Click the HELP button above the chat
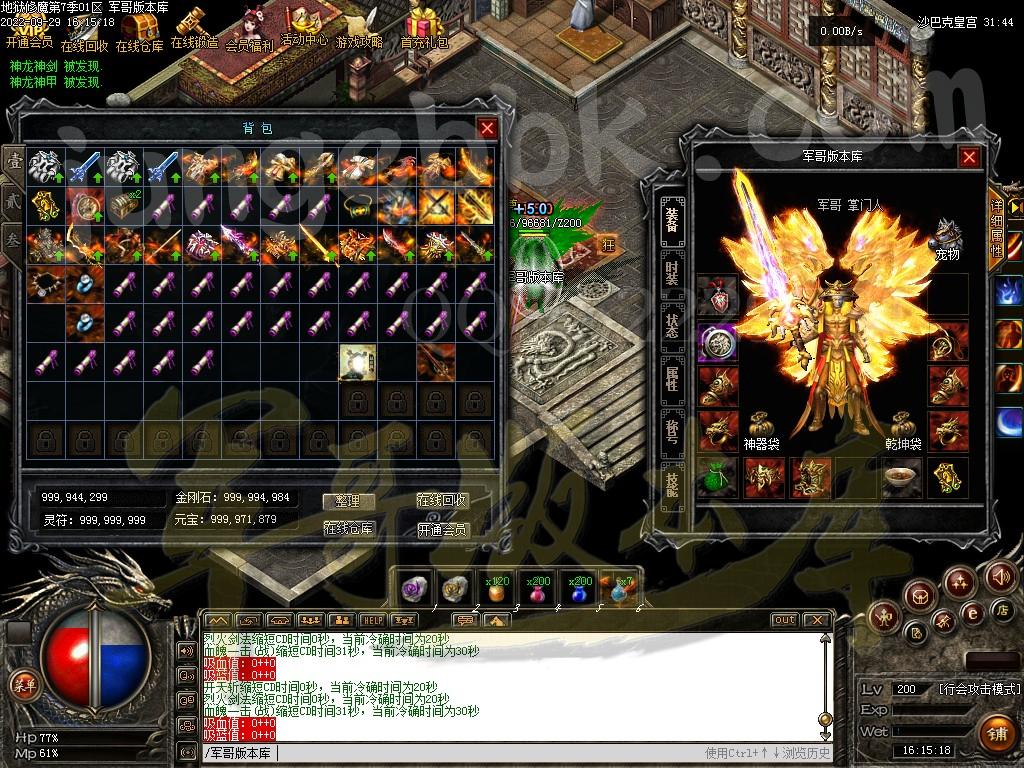1024x768 pixels. point(372,620)
